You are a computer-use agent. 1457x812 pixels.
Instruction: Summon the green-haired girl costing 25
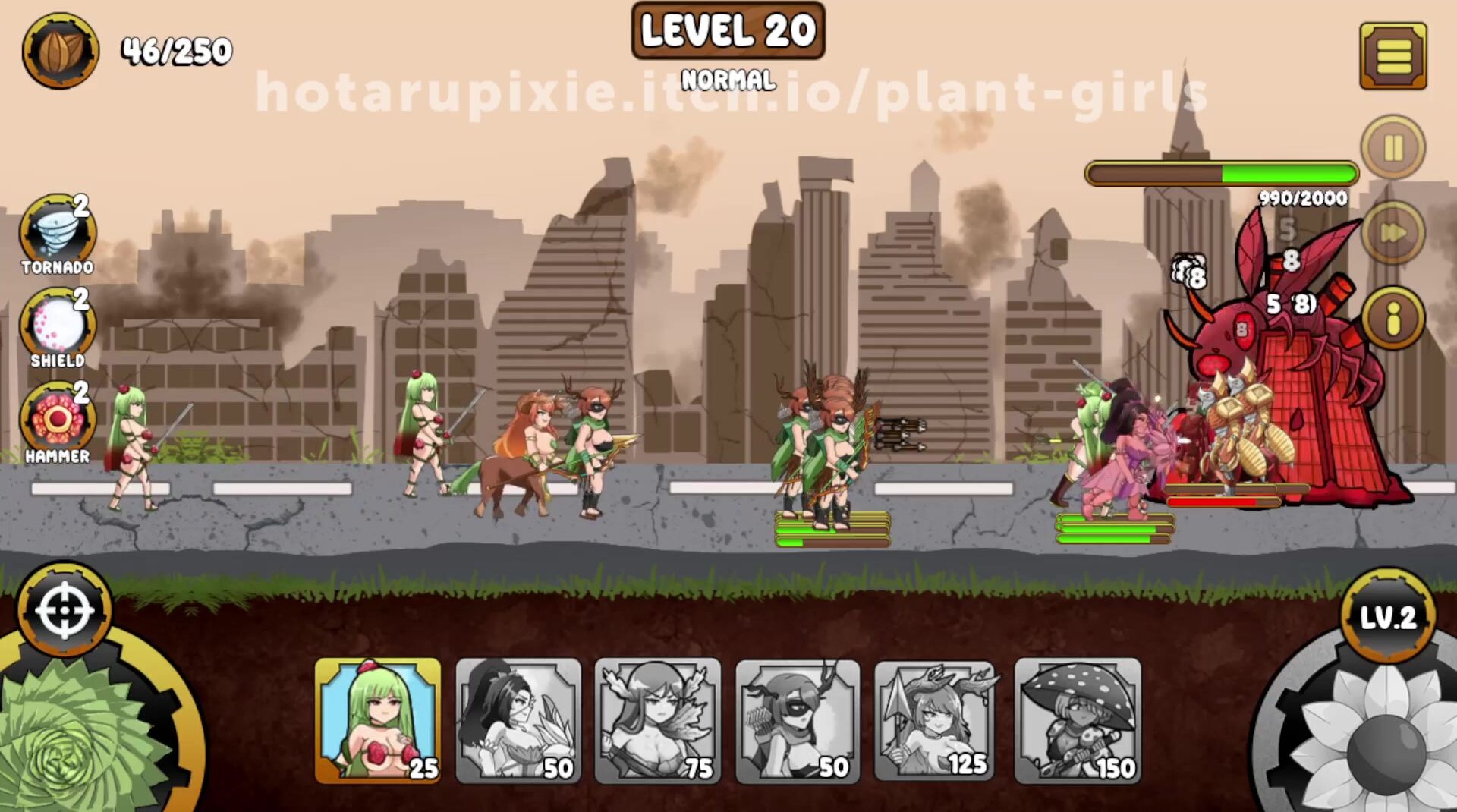378,719
